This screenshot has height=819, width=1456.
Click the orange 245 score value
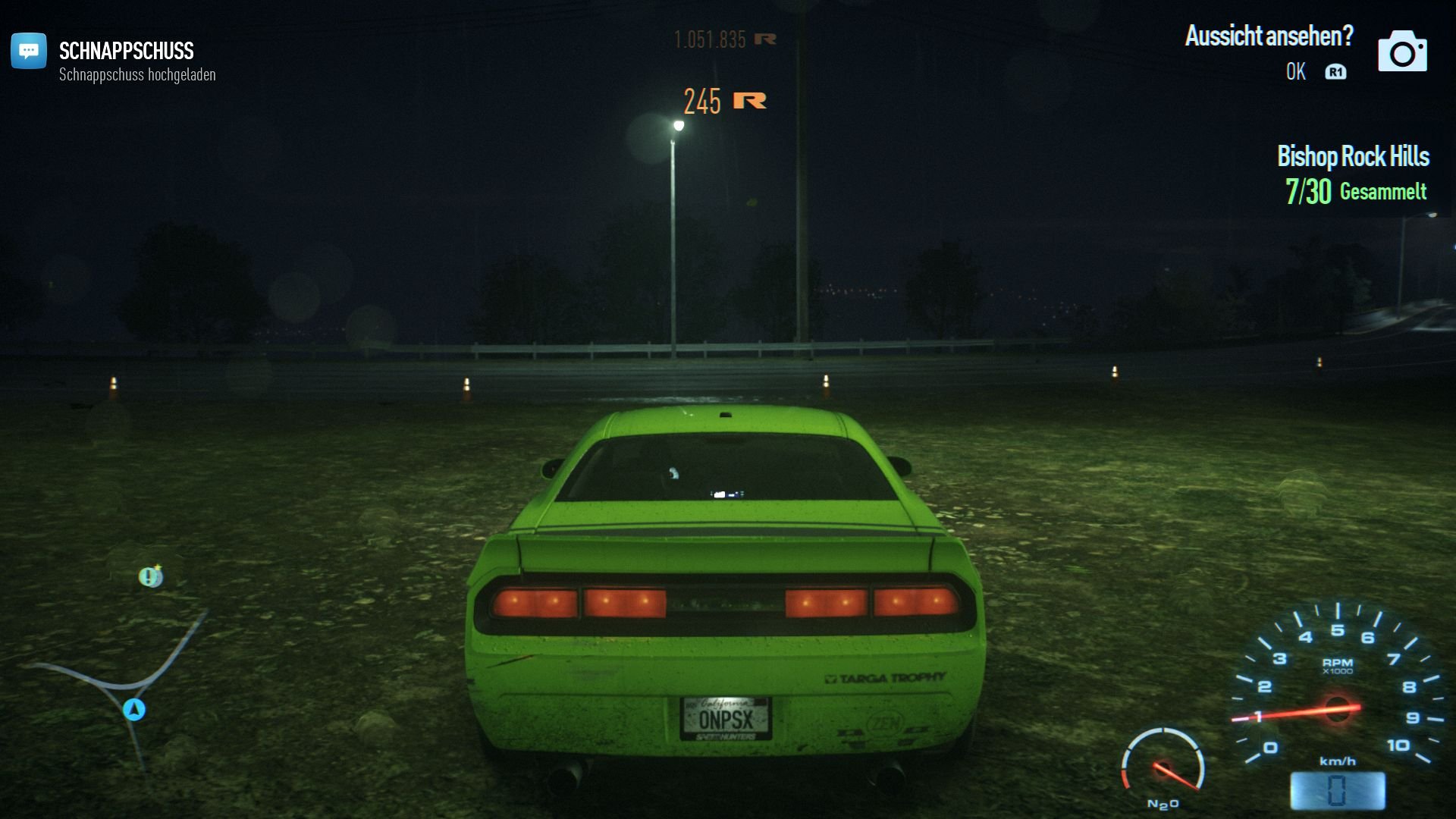pos(703,100)
